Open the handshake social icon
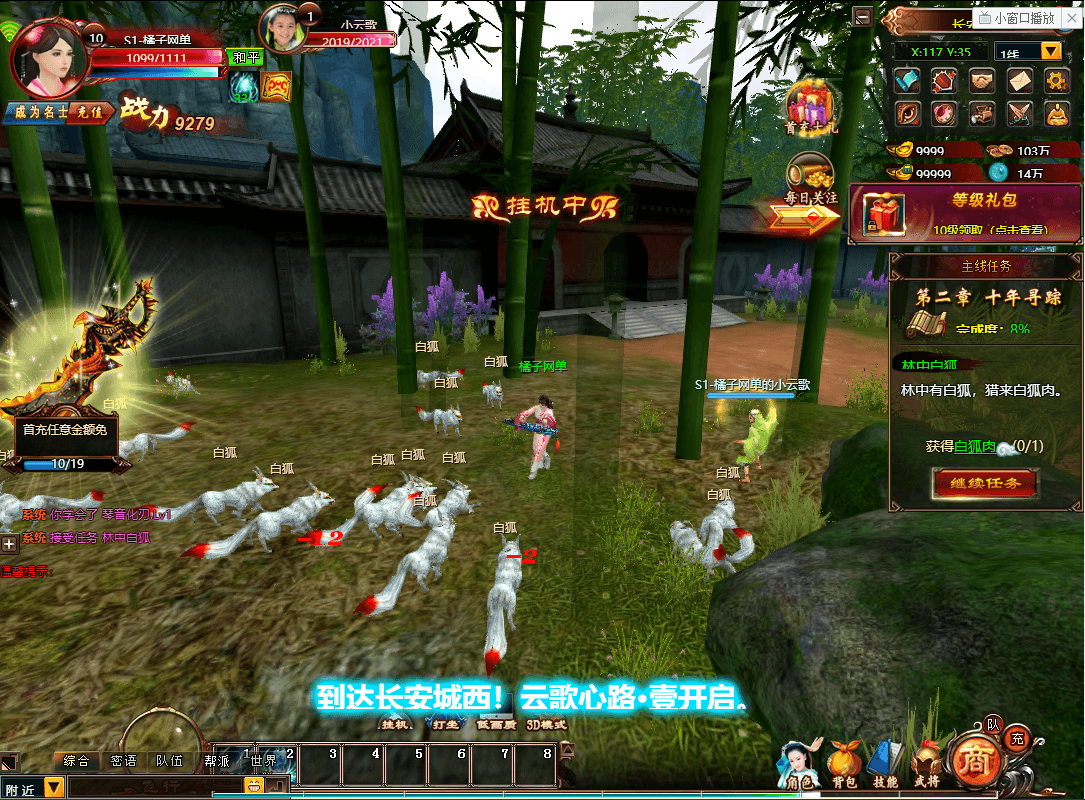The width and height of the screenshot is (1085, 800). [982, 80]
